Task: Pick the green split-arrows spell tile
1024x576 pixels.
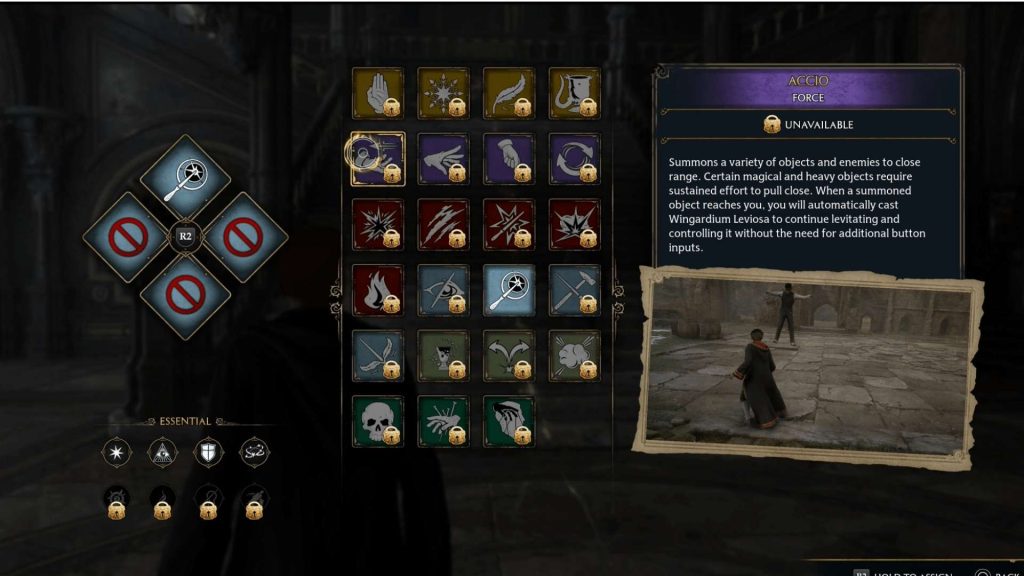Action: point(509,355)
